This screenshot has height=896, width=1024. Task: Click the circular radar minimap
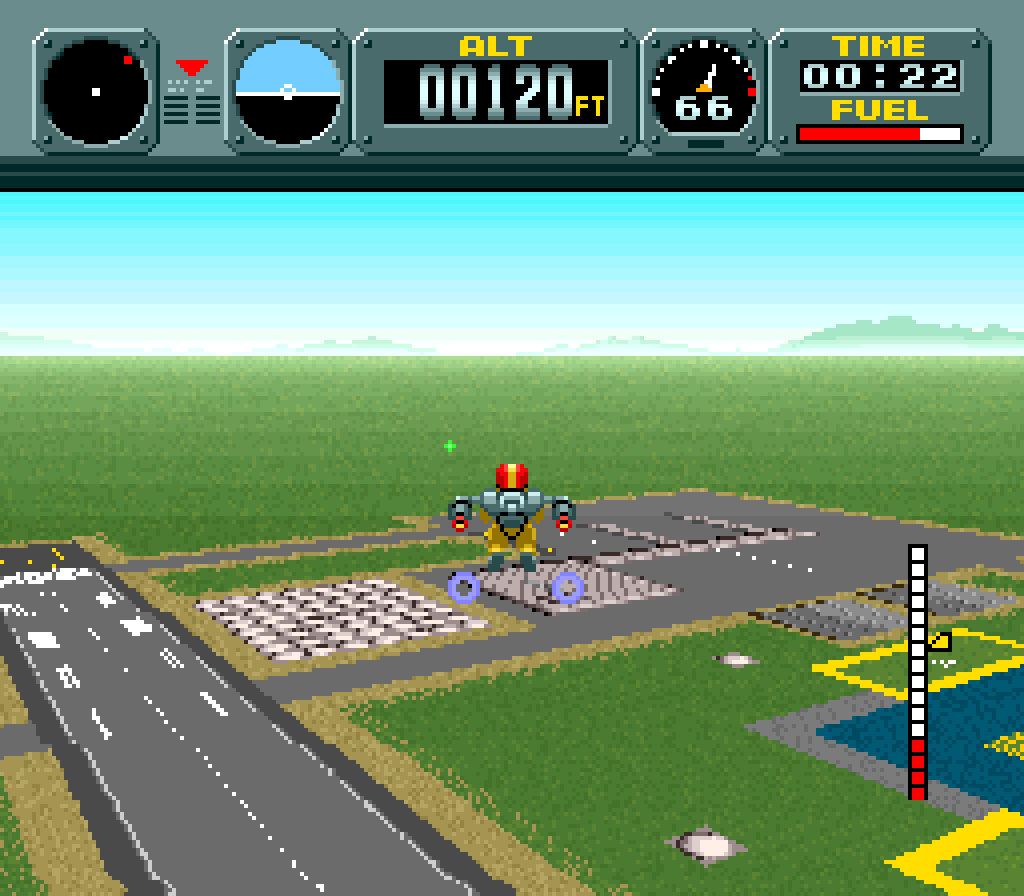click(96, 91)
